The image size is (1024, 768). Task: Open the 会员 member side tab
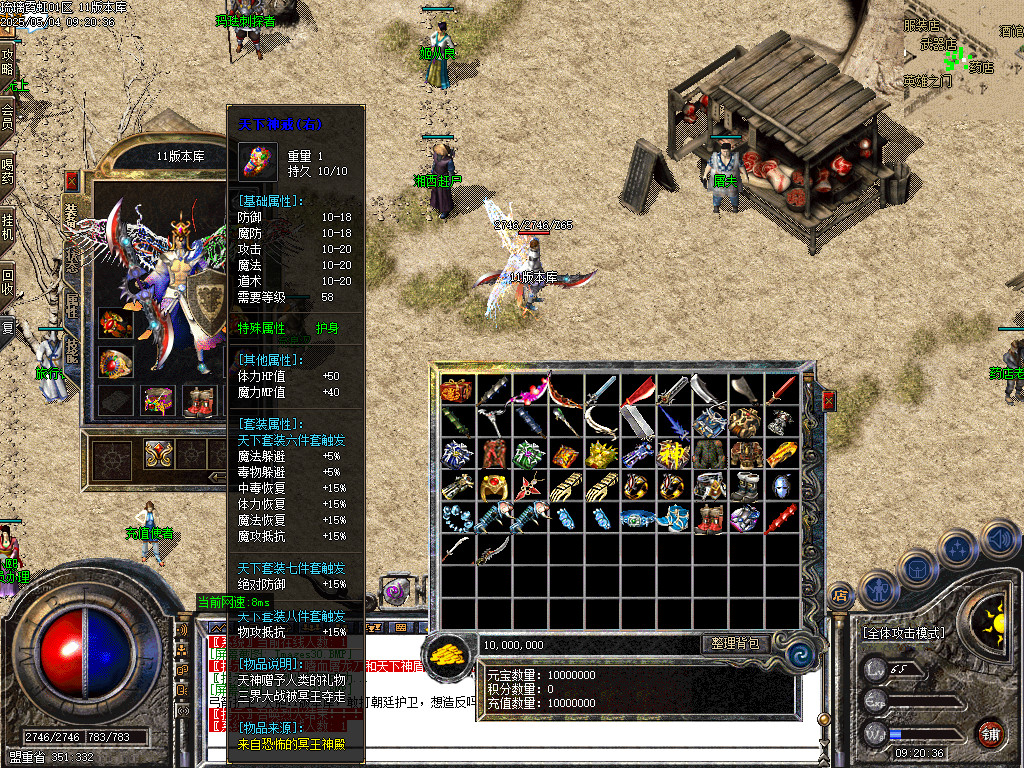point(8,116)
